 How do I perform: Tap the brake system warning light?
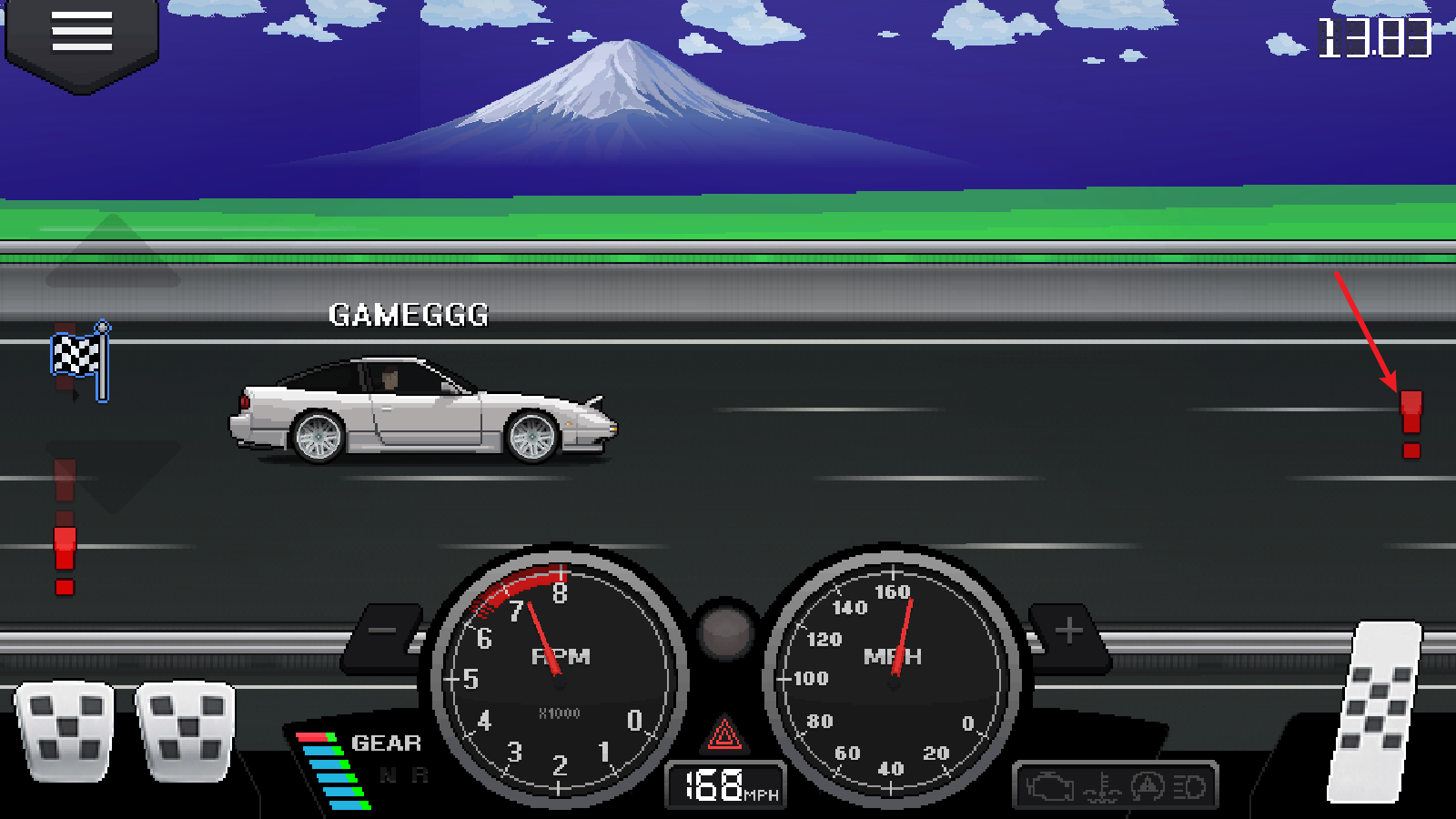[x=1148, y=786]
